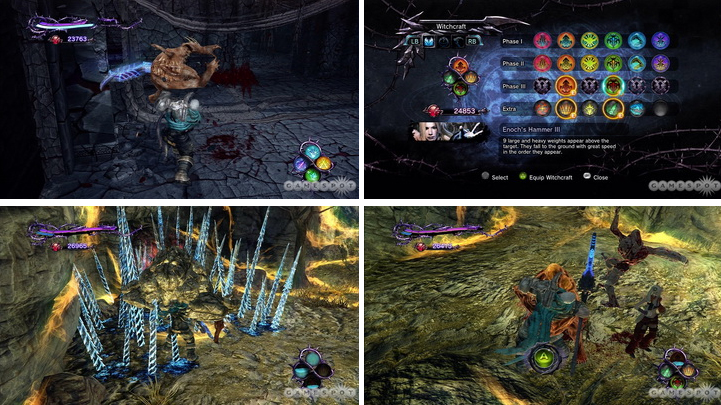Select the red Phase II witchcraft icon
The height and width of the screenshot is (405, 721).
click(542, 64)
